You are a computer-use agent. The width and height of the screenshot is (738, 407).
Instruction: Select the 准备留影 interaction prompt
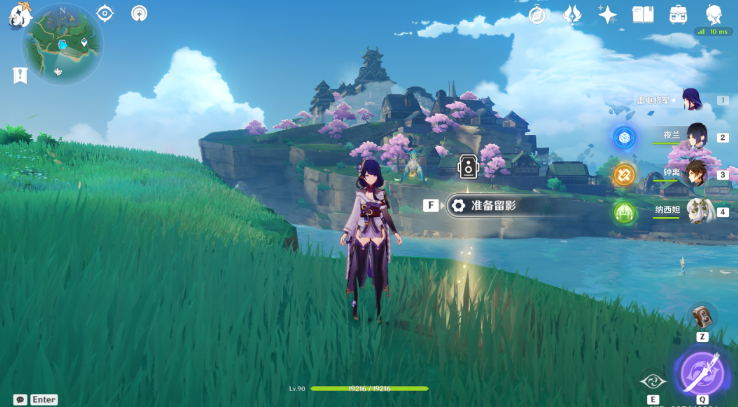(x=495, y=205)
